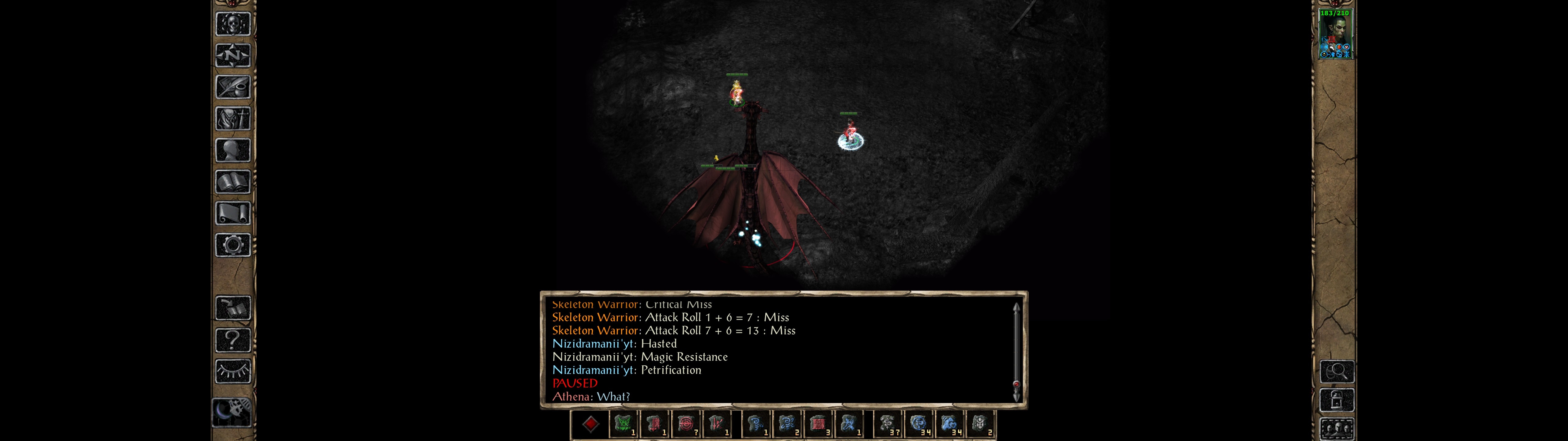Select all party members button
The image size is (1568, 441).
pos(1336,429)
